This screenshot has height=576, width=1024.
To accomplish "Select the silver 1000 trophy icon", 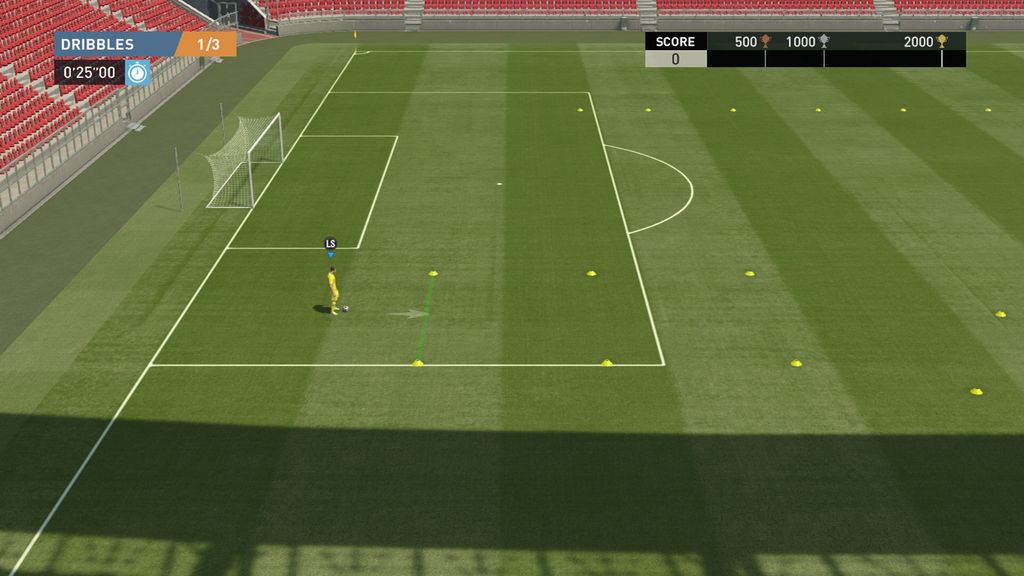I will (x=824, y=41).
